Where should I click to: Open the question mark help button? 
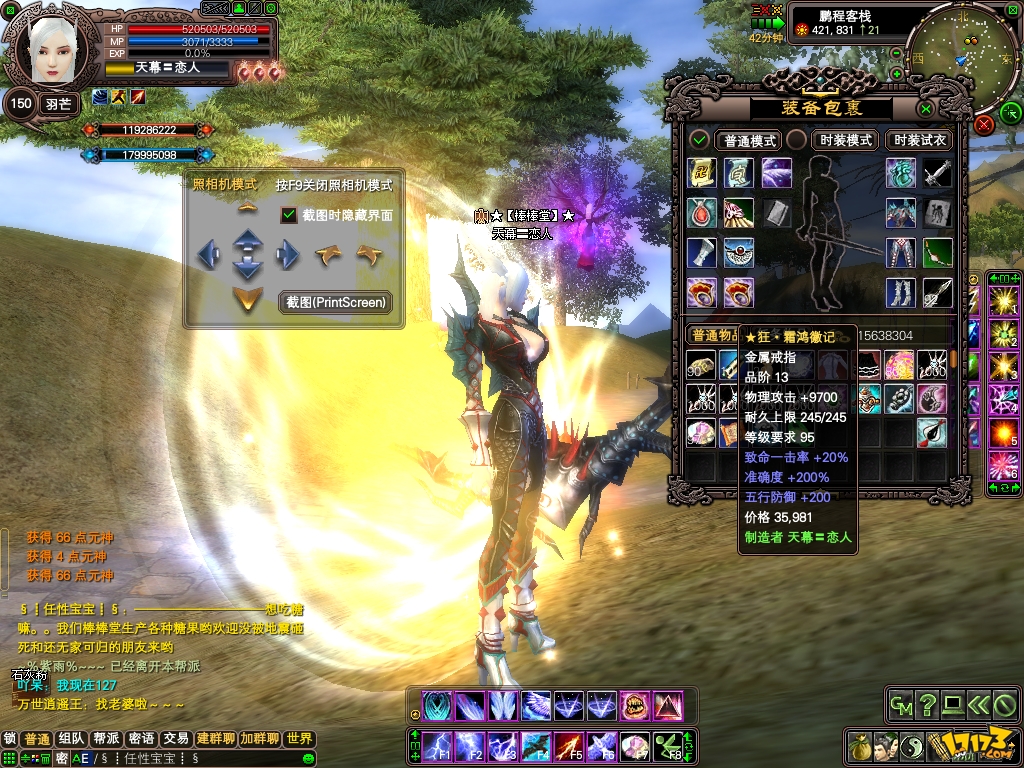click(927, 704)
